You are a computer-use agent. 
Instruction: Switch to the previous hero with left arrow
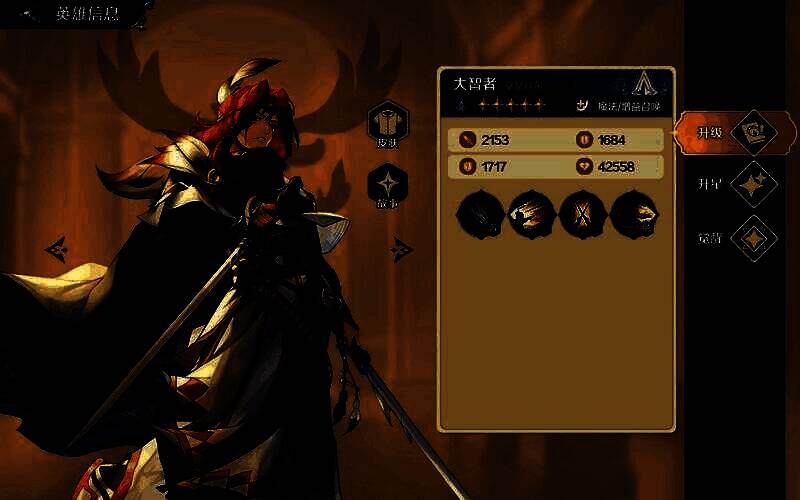coord(56,247)
